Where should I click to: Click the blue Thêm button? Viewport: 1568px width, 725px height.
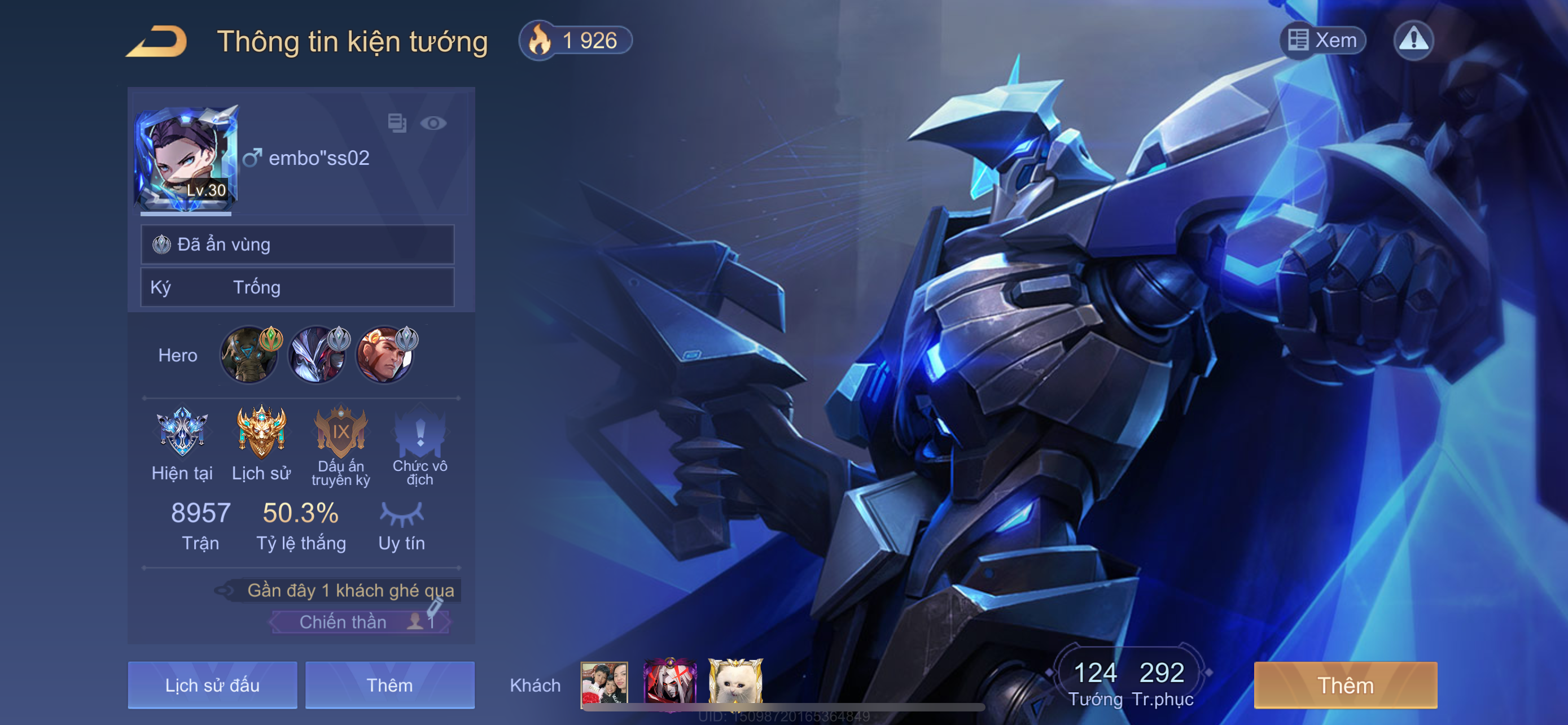389,685
